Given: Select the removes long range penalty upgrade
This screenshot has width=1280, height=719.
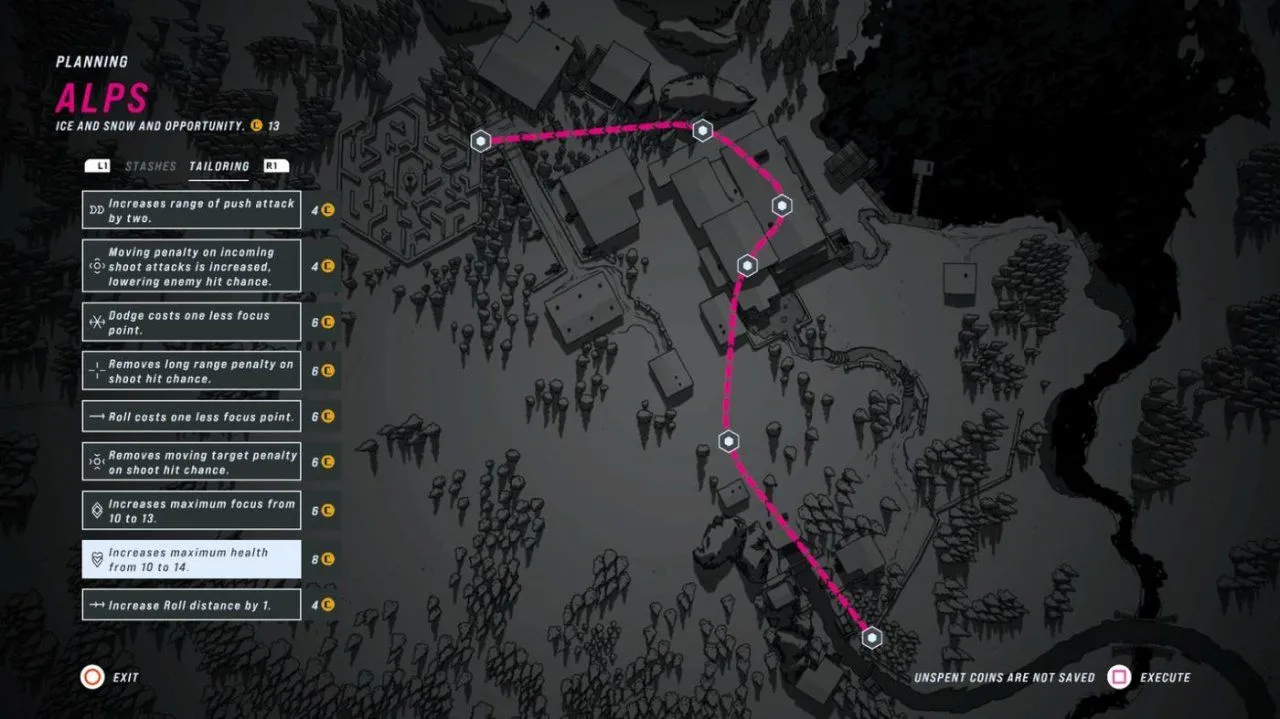Looking at the screenshot, I should pos(191,371).
